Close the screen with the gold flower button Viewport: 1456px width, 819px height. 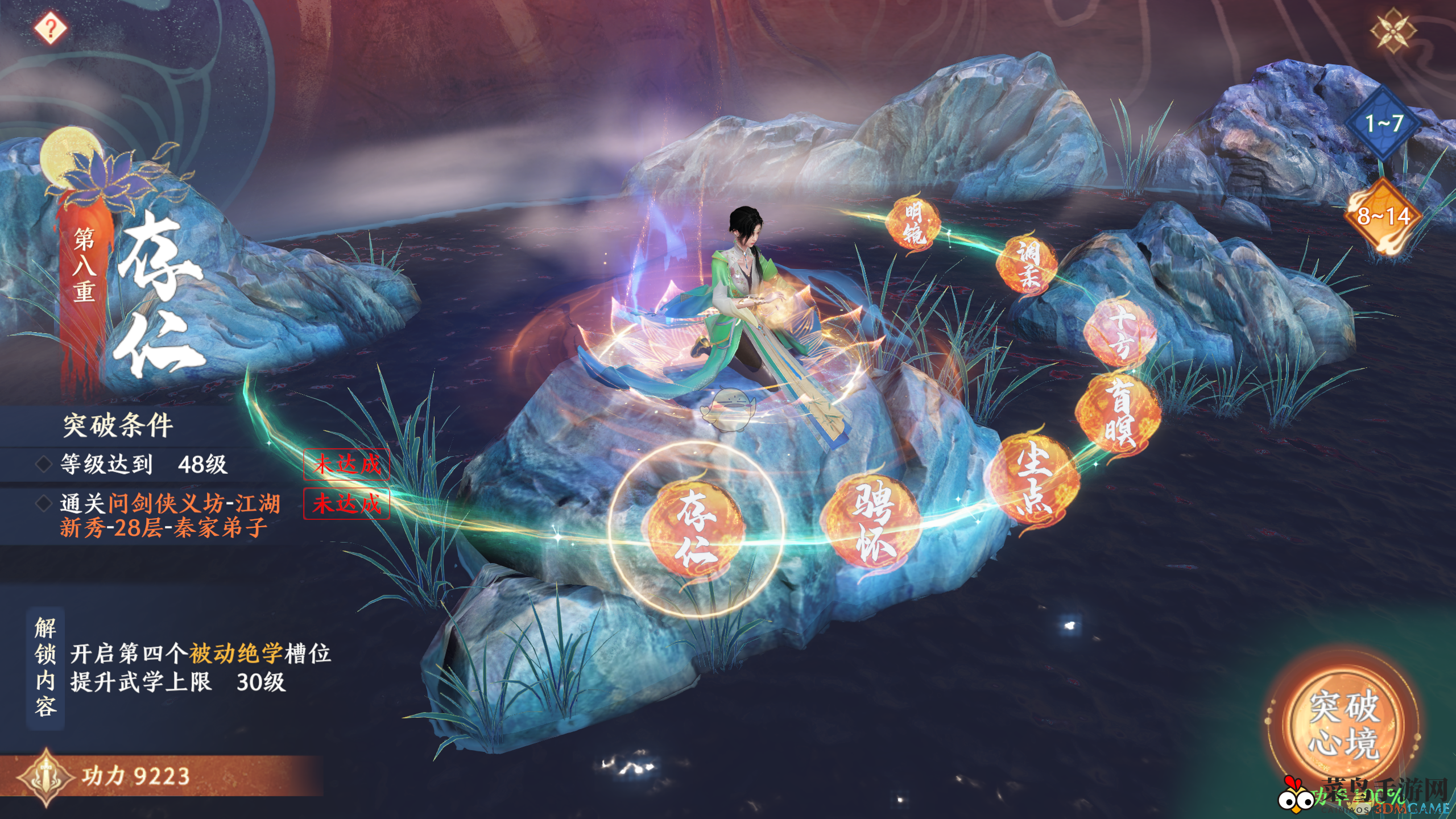1392,31
